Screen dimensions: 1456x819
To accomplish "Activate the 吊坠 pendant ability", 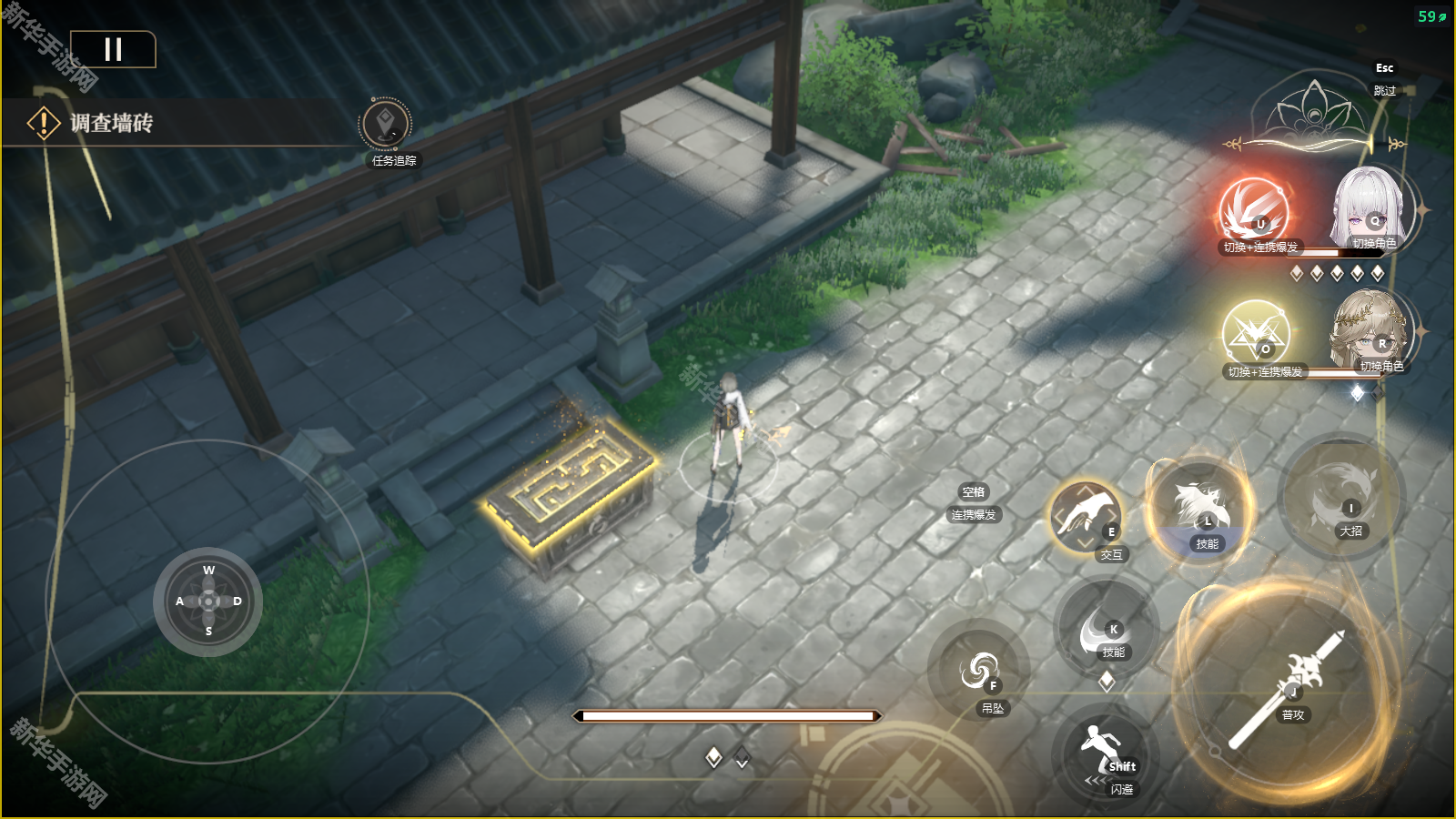I will pos(979,673).
